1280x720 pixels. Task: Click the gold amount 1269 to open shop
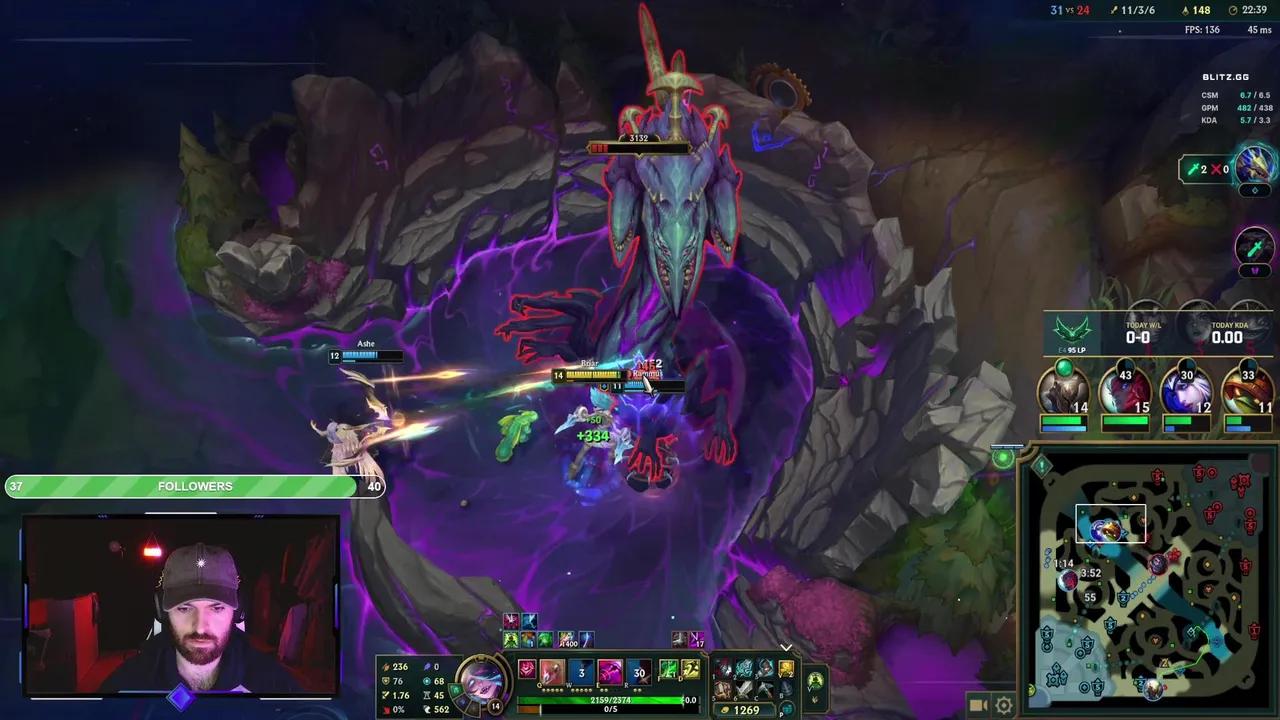pos(745,709)
